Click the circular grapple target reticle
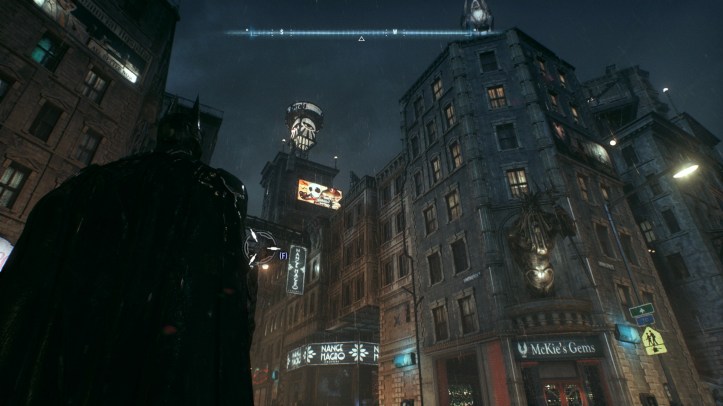Viewport: 723px width, 406px height. click(261, 245)
